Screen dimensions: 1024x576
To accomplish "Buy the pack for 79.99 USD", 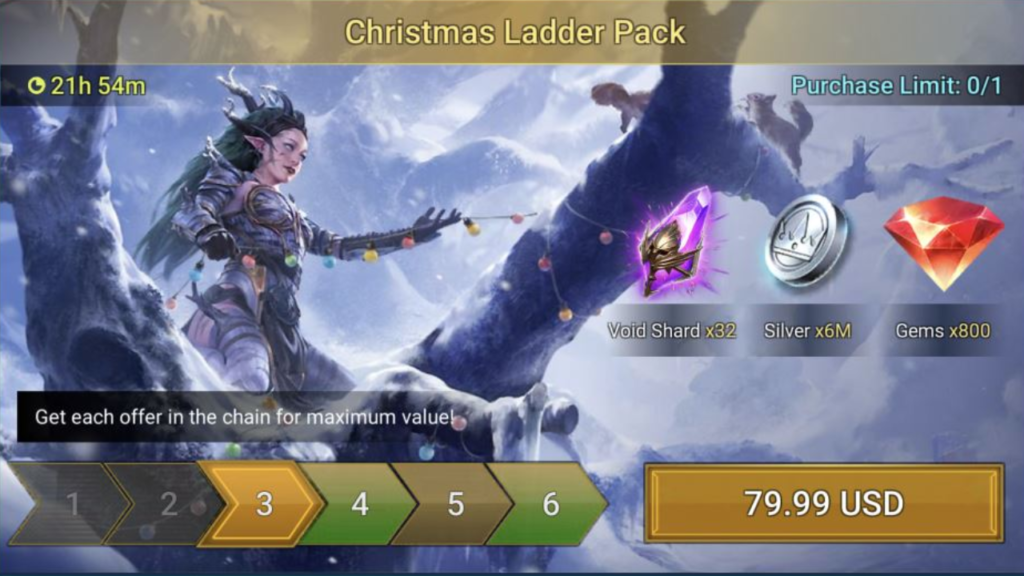I will [823, 503].
